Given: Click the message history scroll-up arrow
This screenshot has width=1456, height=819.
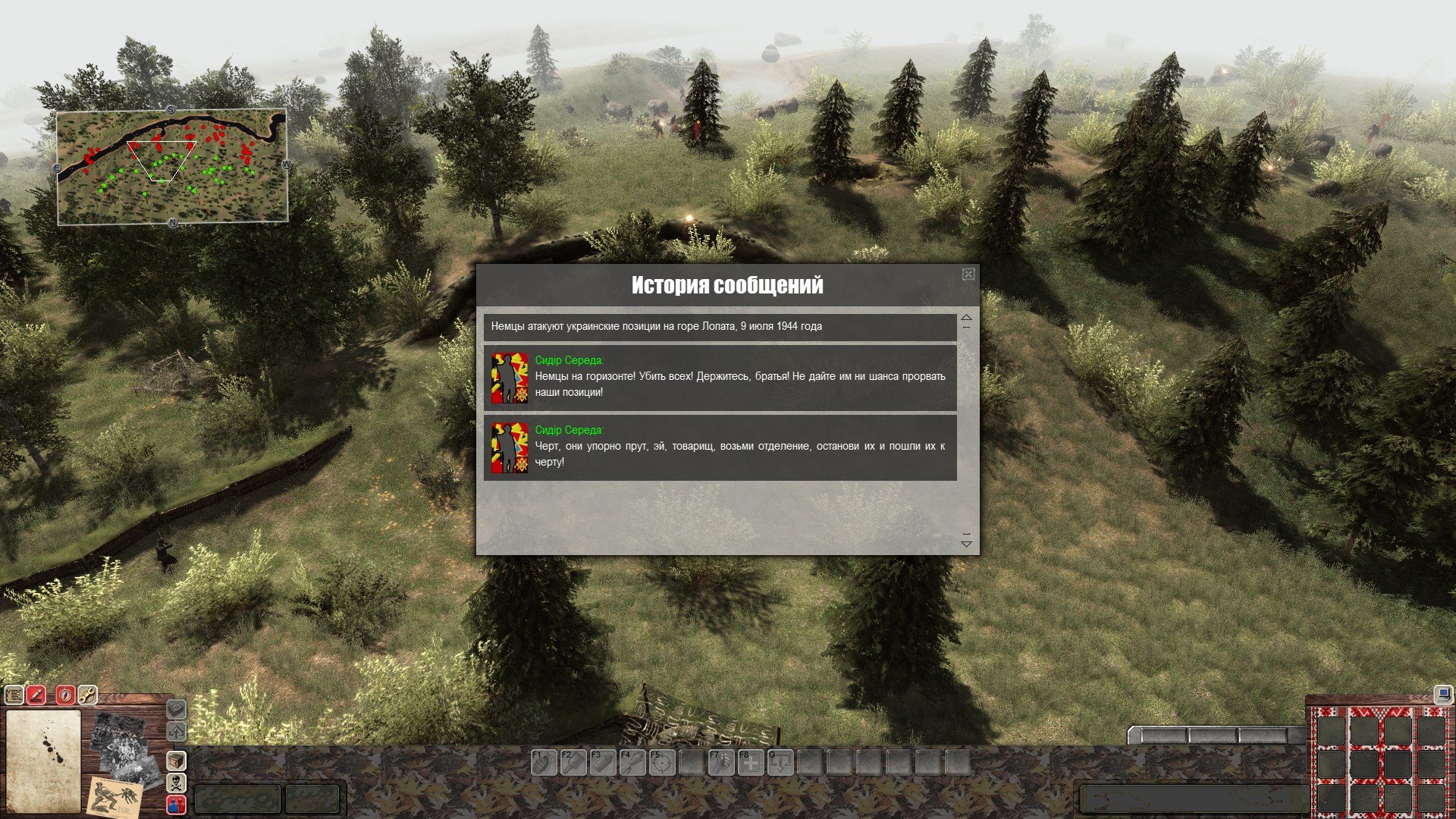Looking at the screenshot, I should (x=966, y=318).
